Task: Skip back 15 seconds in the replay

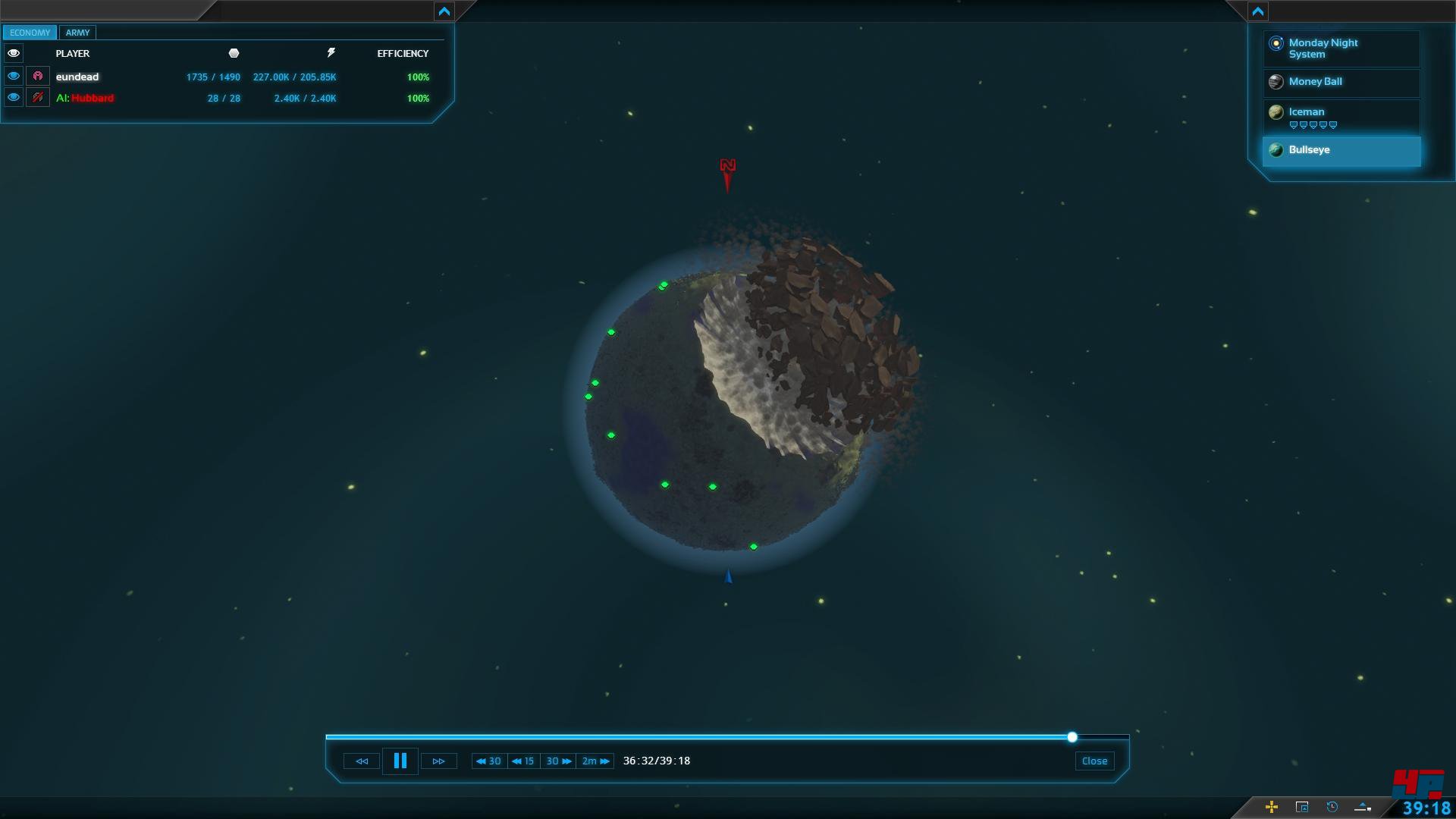Action: point(523,761)
